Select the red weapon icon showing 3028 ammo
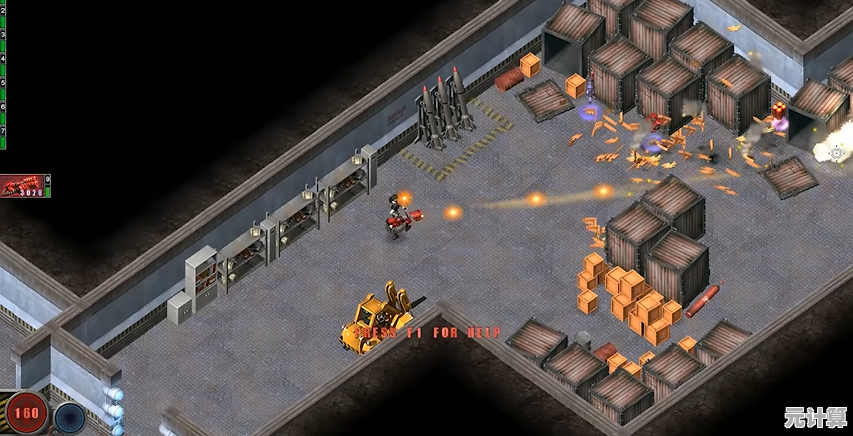 (24, 185)
